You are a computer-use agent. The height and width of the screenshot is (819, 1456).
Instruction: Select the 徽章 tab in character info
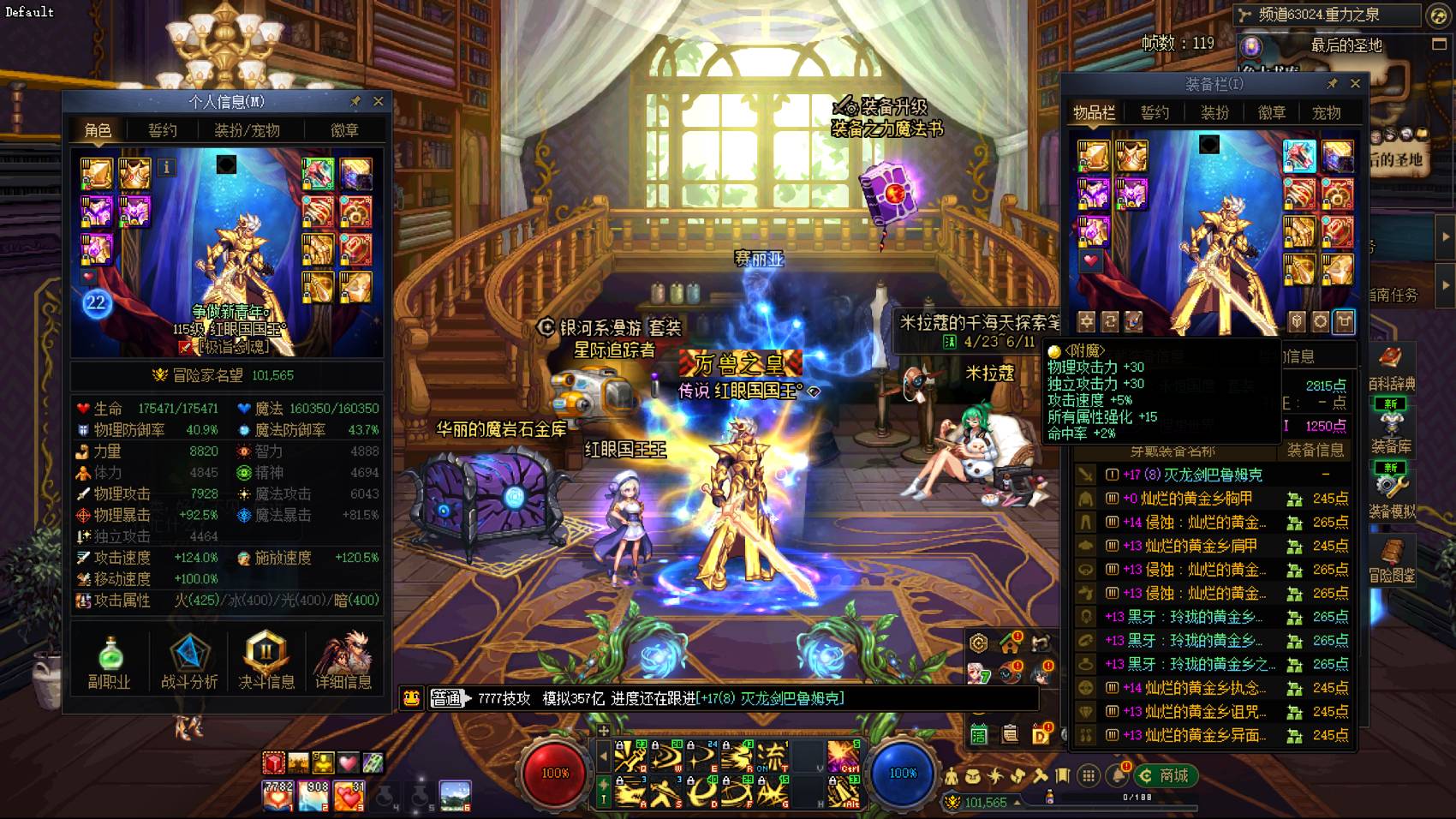pos(344,130)
